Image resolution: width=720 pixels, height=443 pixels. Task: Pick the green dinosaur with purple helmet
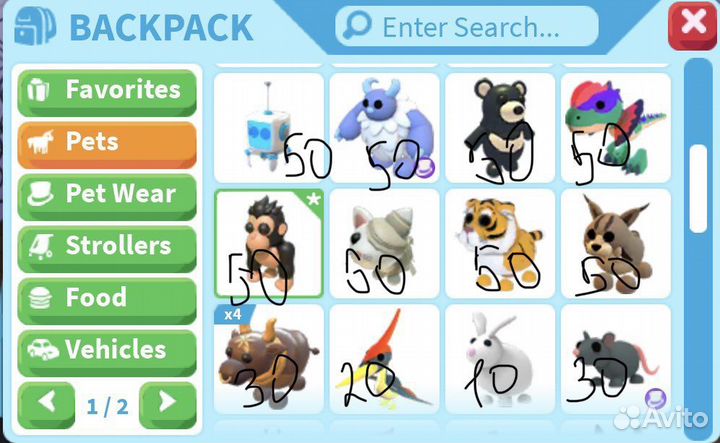coord(615,127)
